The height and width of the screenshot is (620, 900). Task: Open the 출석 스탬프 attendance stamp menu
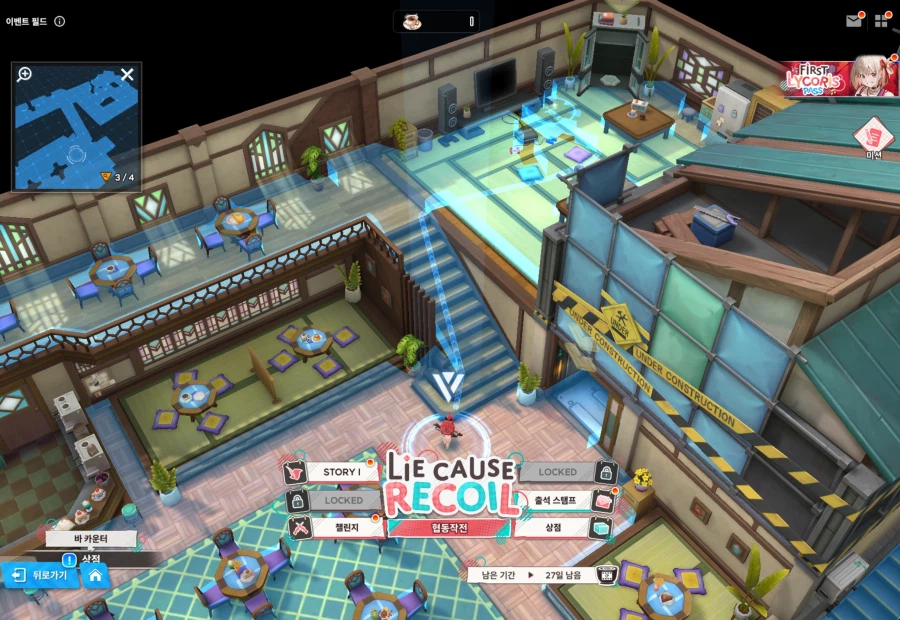tap(558, 500)
